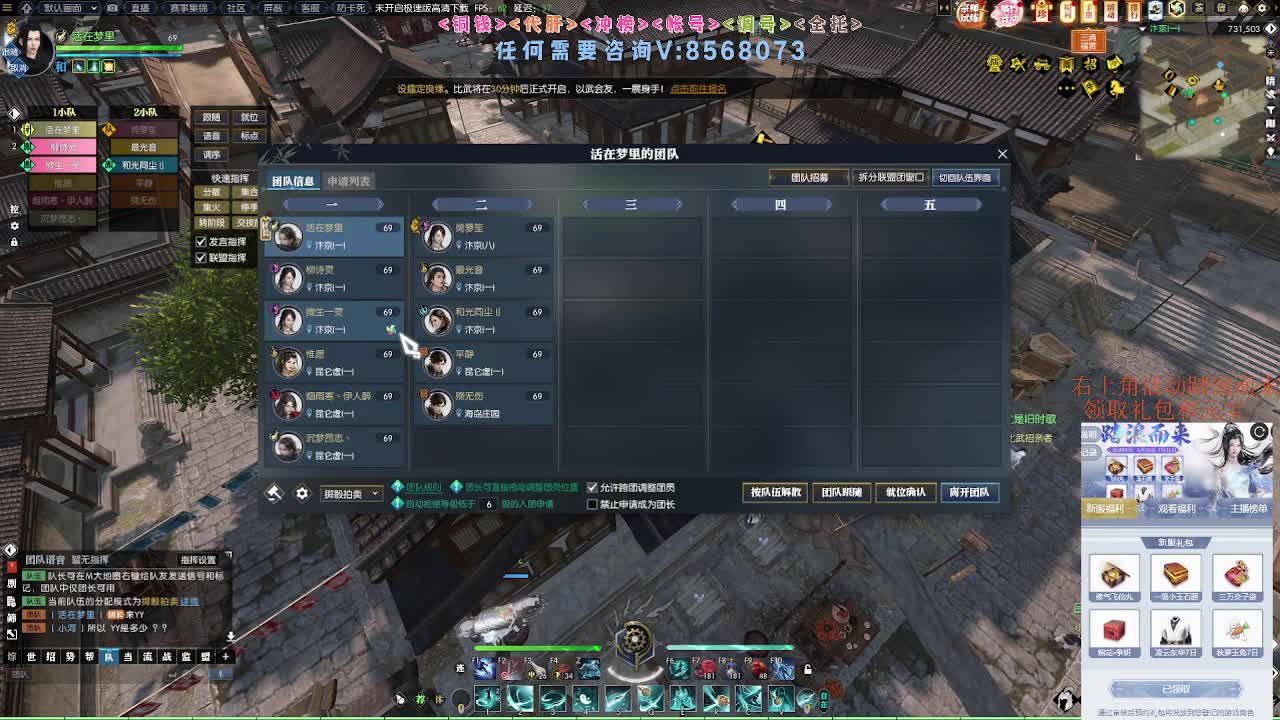Screen dimensions: 1280x720
Task: Click the first skill icon on the hotbar
Action: (488, 698)
